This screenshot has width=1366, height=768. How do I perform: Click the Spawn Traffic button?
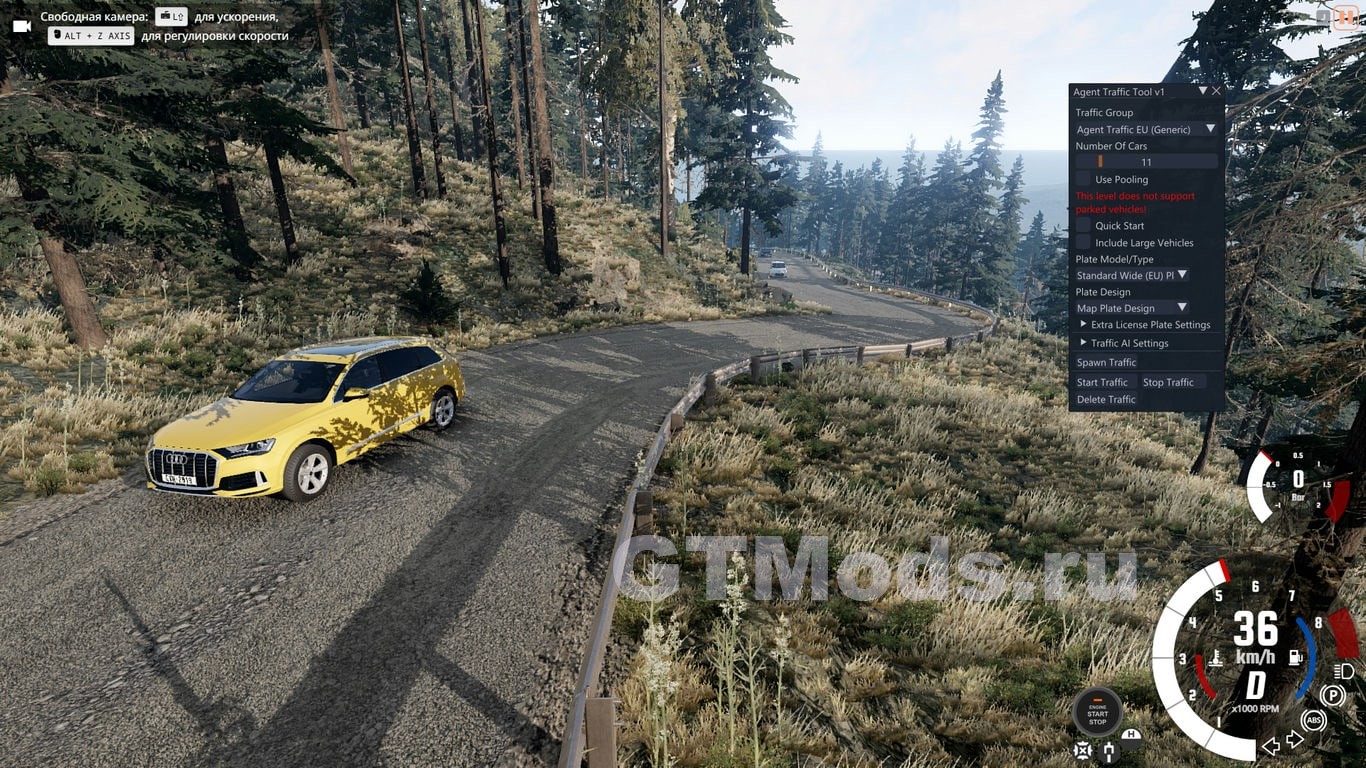click(x=1106, y=362)
